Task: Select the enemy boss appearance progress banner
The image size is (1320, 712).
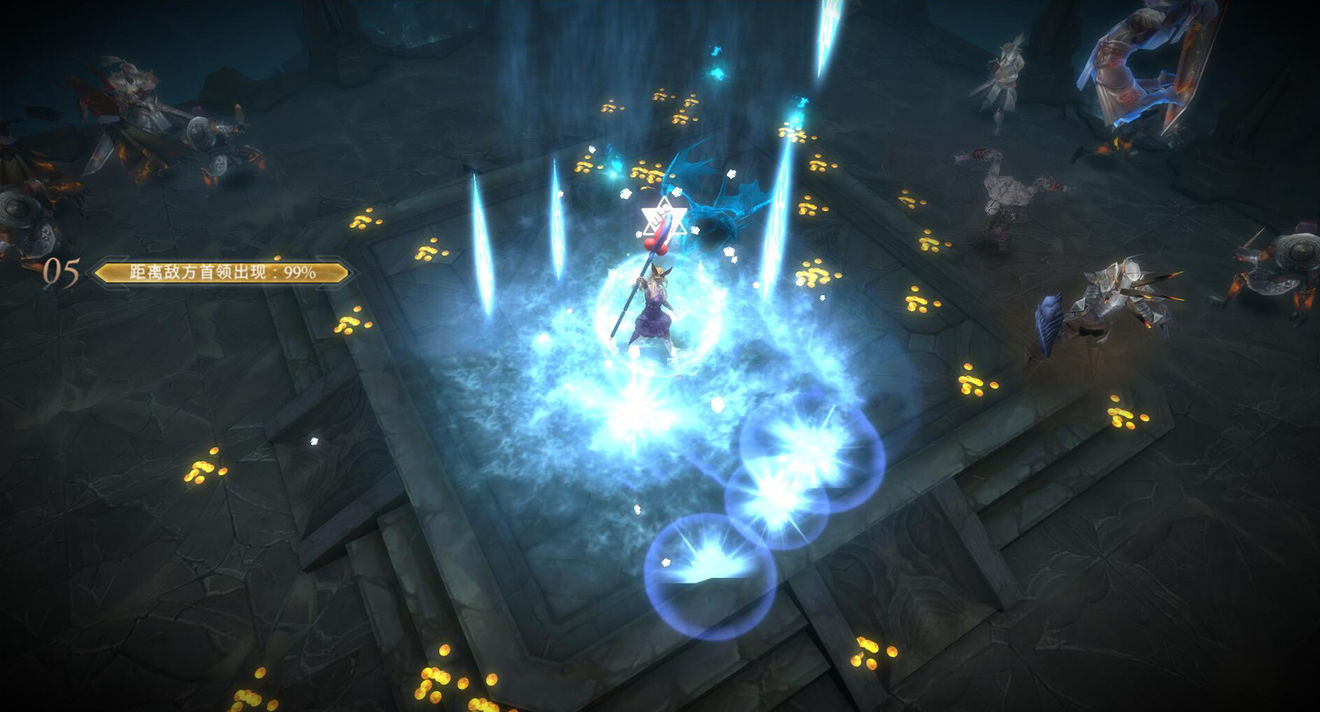Action: [x=222, y=273]
